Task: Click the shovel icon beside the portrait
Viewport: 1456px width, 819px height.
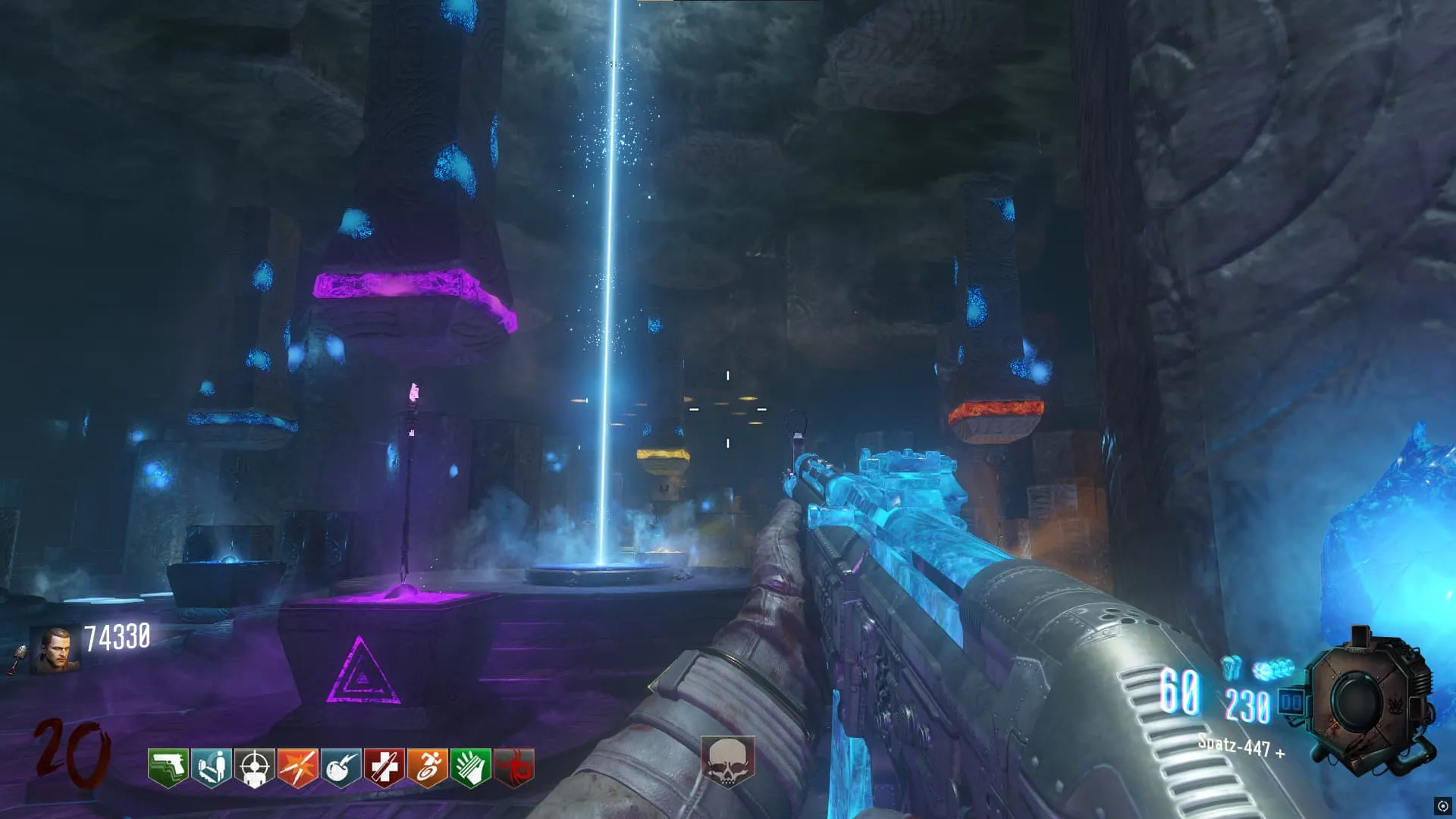Action: 17,659
